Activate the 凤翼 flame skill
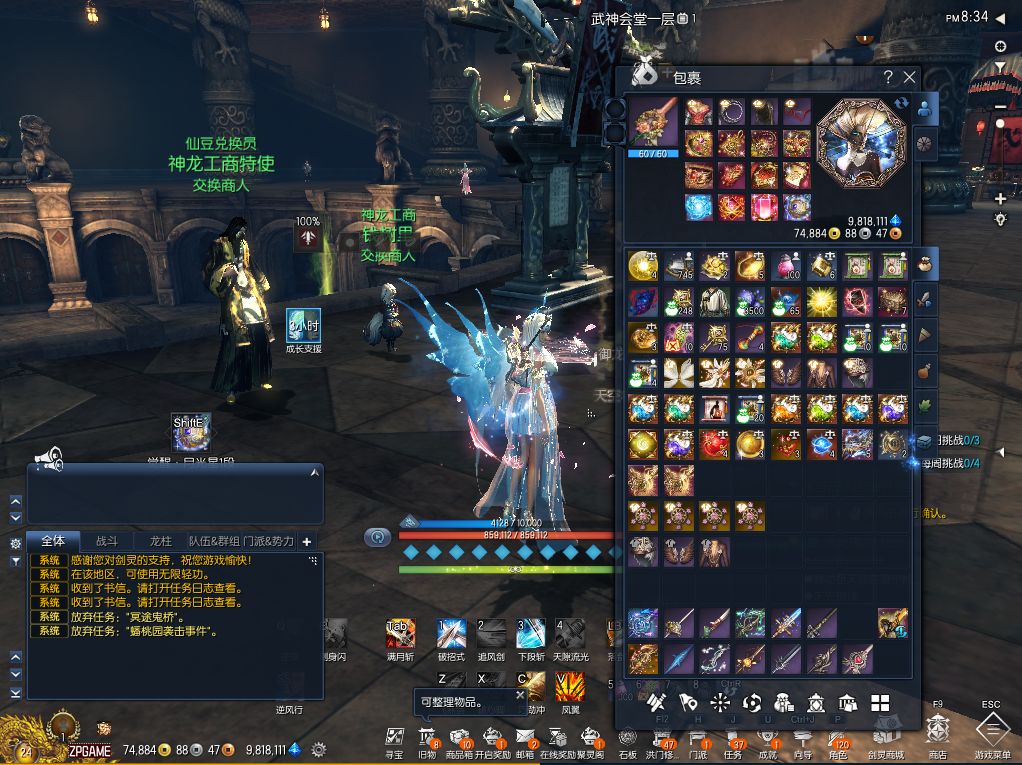The width and height of the screenshot is (1022, 765). coord(570,686)
